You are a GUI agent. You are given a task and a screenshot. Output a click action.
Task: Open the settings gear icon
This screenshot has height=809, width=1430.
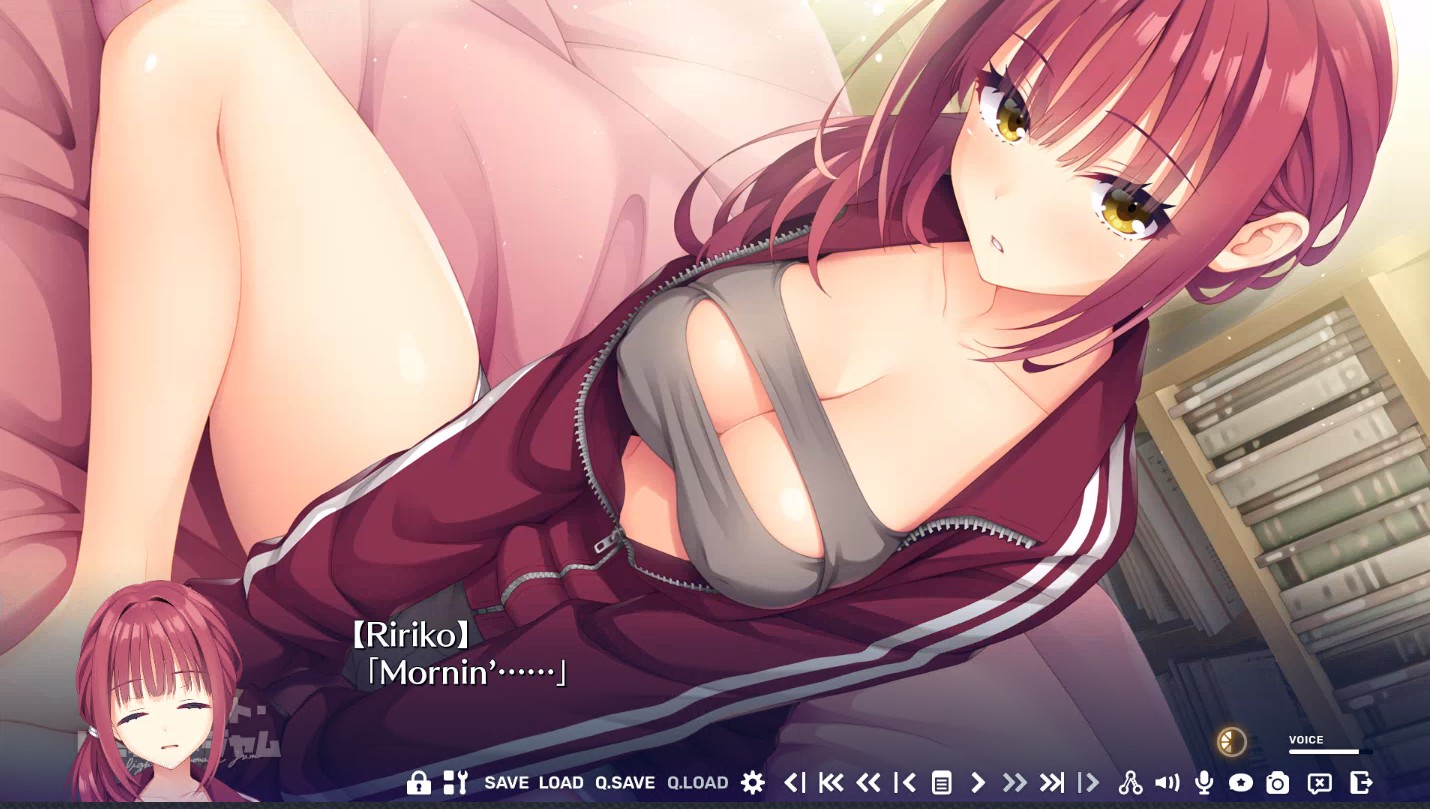tap(751, 783)
